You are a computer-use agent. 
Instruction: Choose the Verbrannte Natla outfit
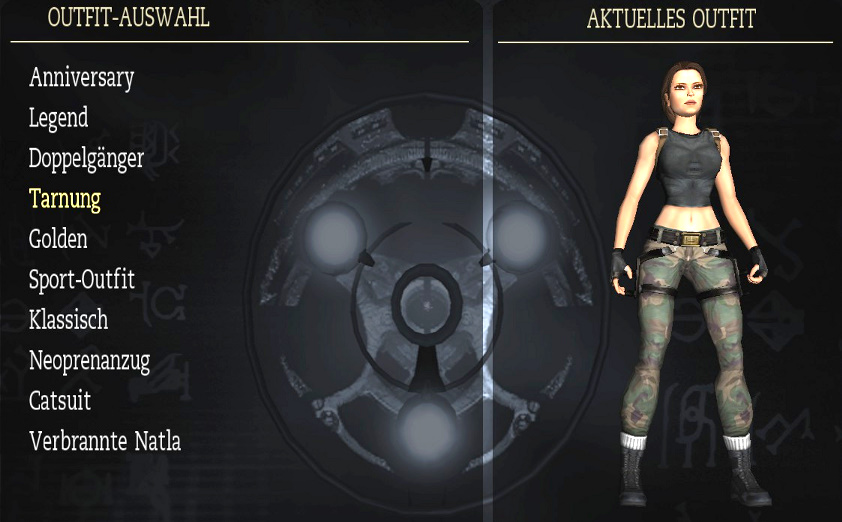105,441
